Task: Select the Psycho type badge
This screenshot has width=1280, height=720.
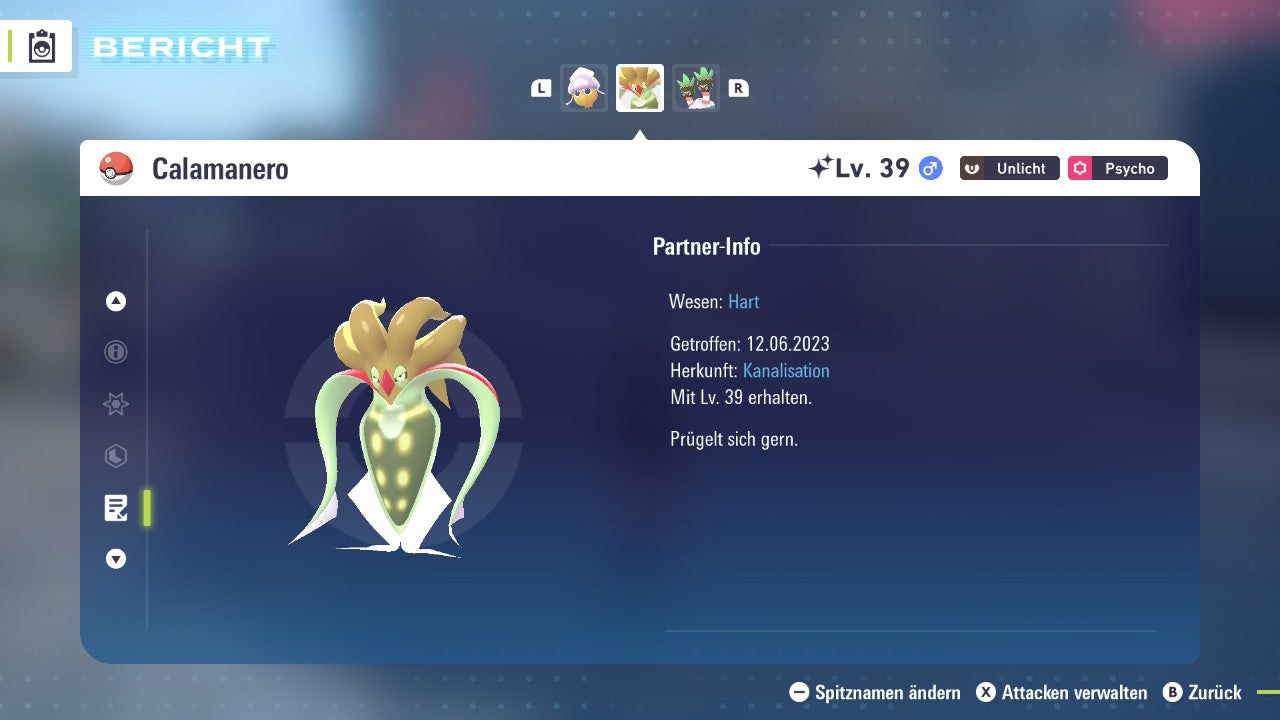Action: click(x=1117, y=168)
